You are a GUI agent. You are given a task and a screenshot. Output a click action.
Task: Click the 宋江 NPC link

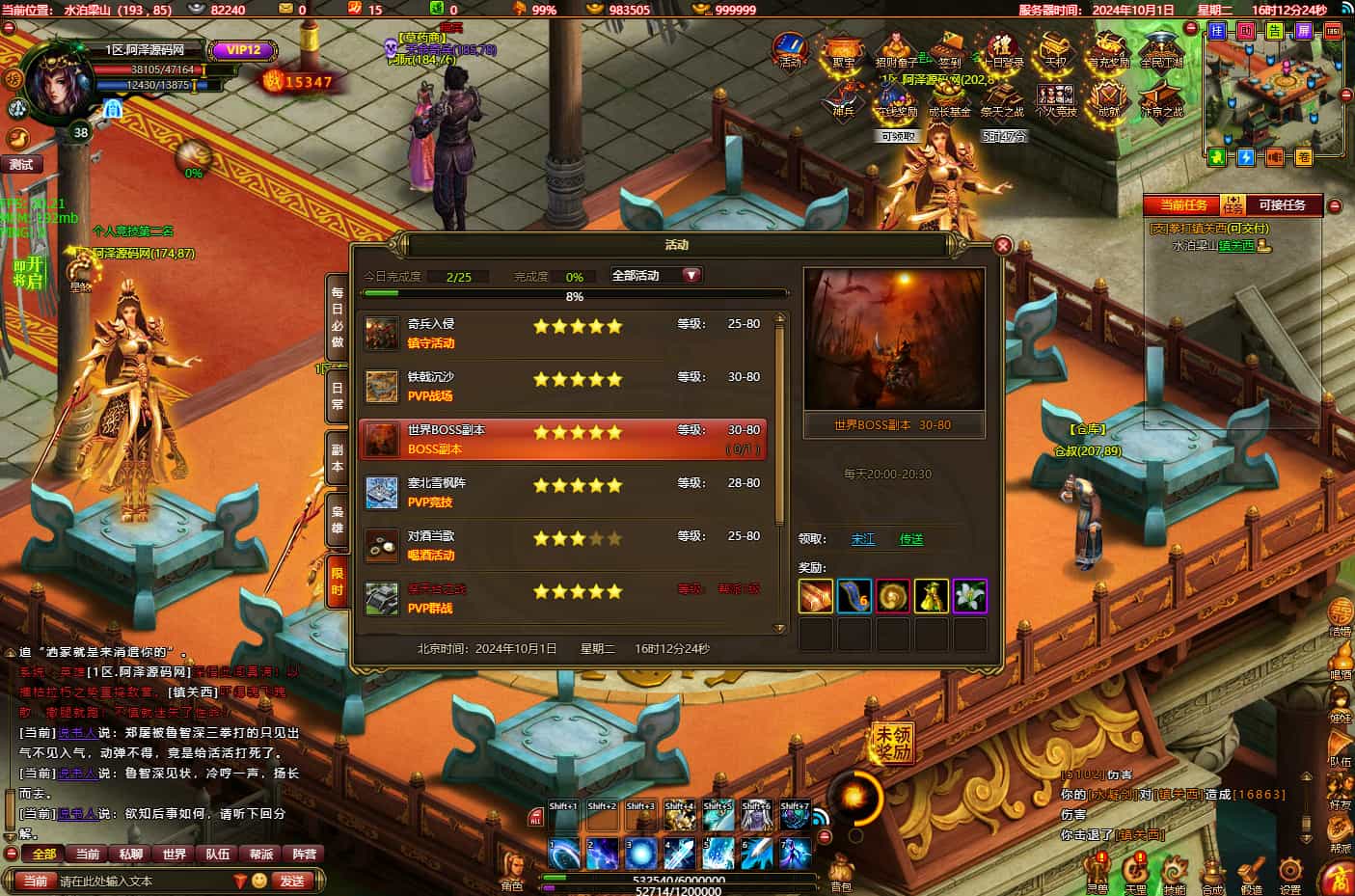pos(863,539)
